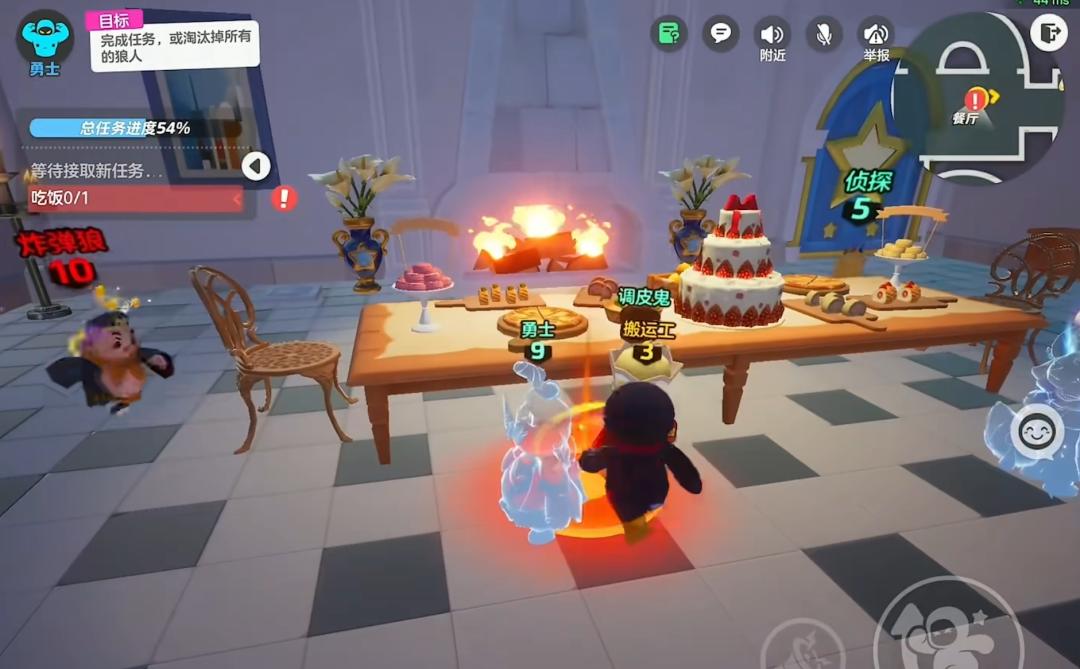Exit the match with the door icon
The height and width of the screenshot is (669, 1080).
1047,33
